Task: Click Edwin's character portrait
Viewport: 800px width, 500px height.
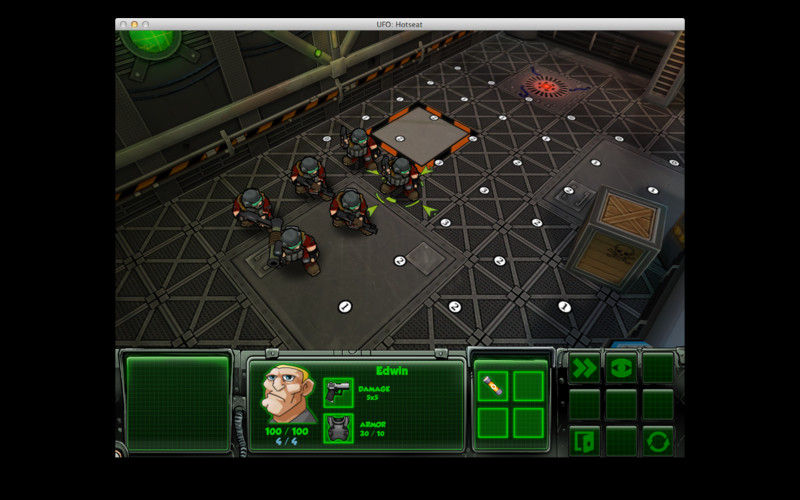Action: click(x=287, y=395)
